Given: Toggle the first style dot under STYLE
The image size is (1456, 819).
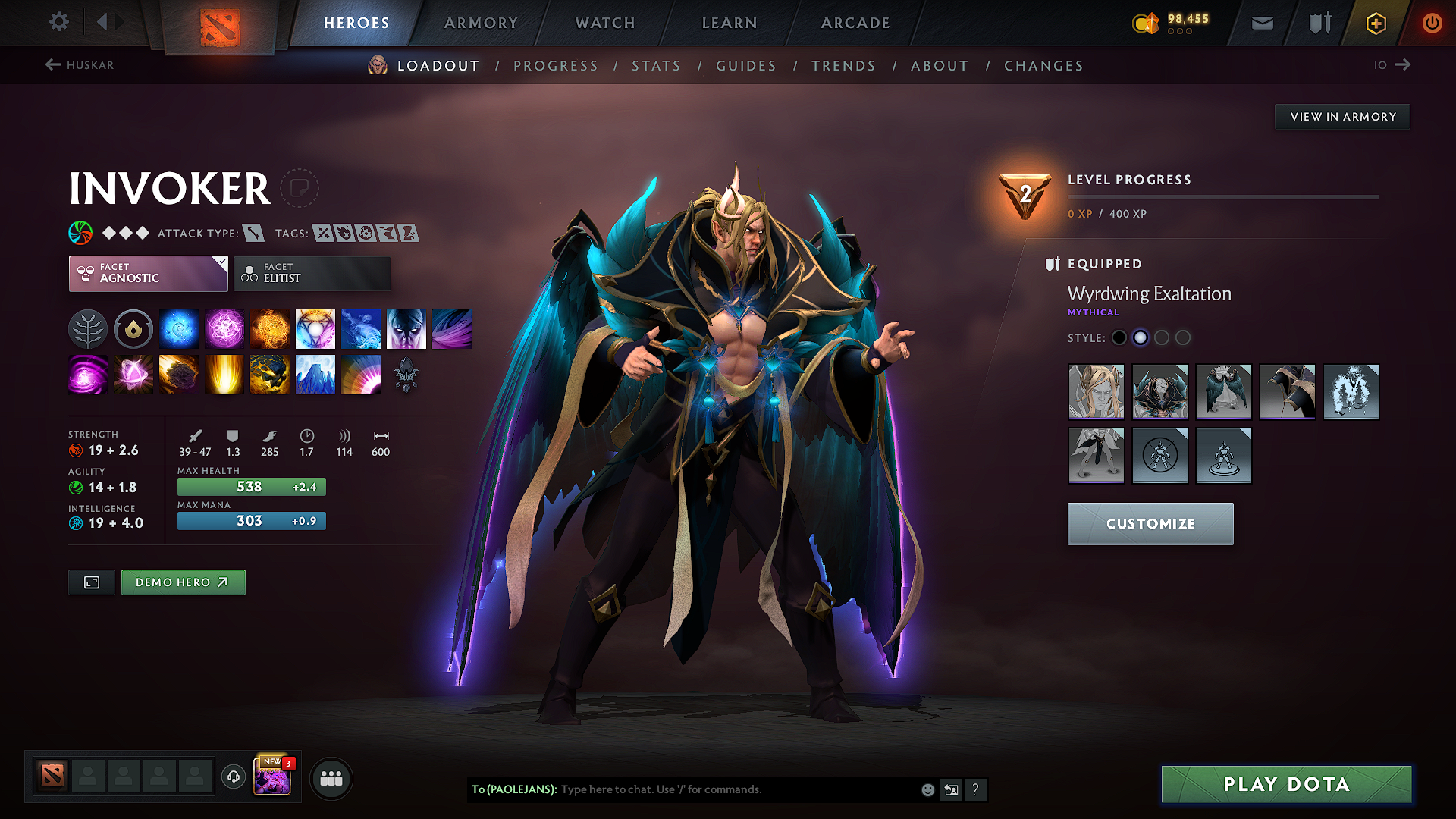Looking at the screenshot, I should coord(1119,337).
